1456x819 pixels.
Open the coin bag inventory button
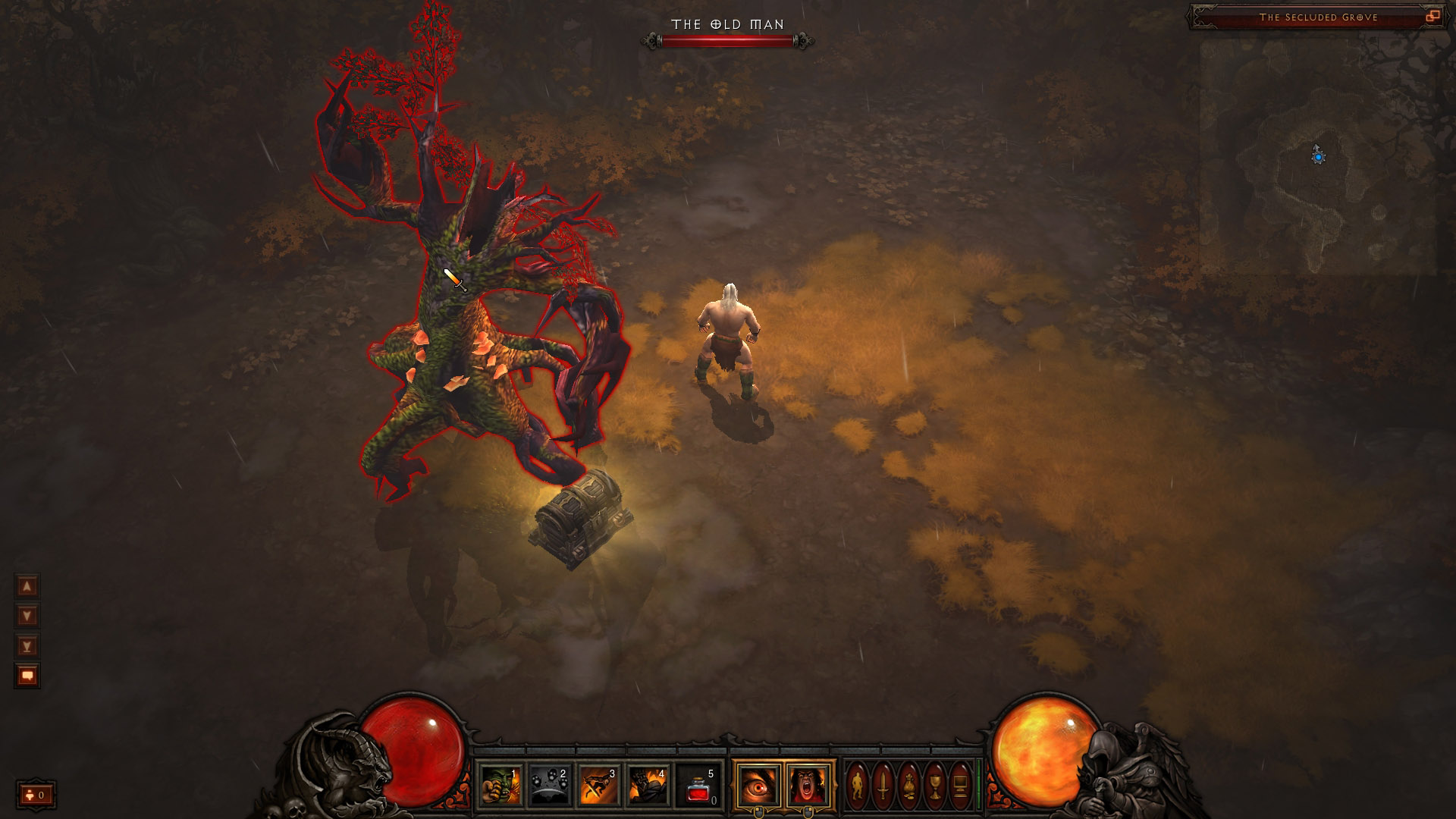909,785
